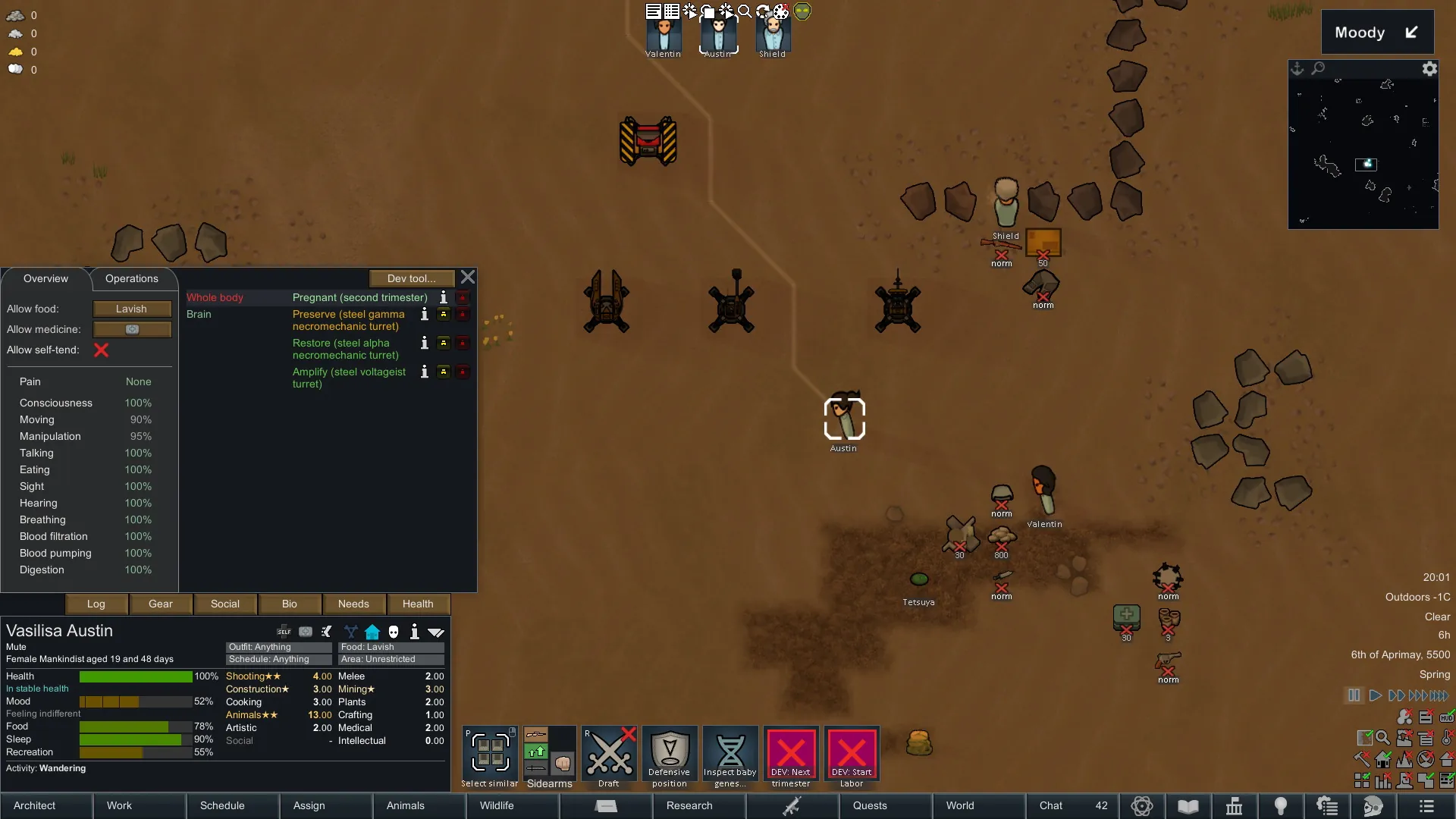
Task: Open the Needs tab
Action: tap(353, 604)
